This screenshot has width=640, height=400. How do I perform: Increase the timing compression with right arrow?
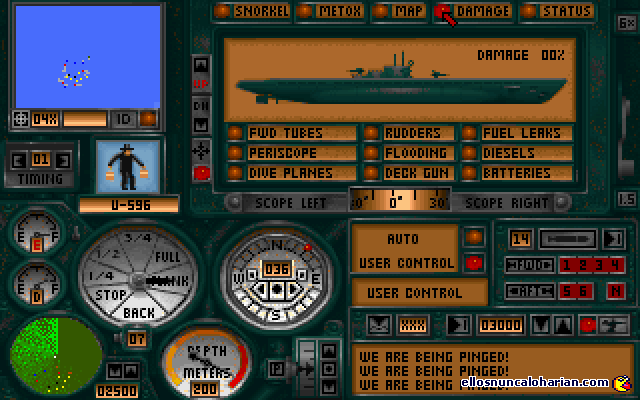(63, 159)
